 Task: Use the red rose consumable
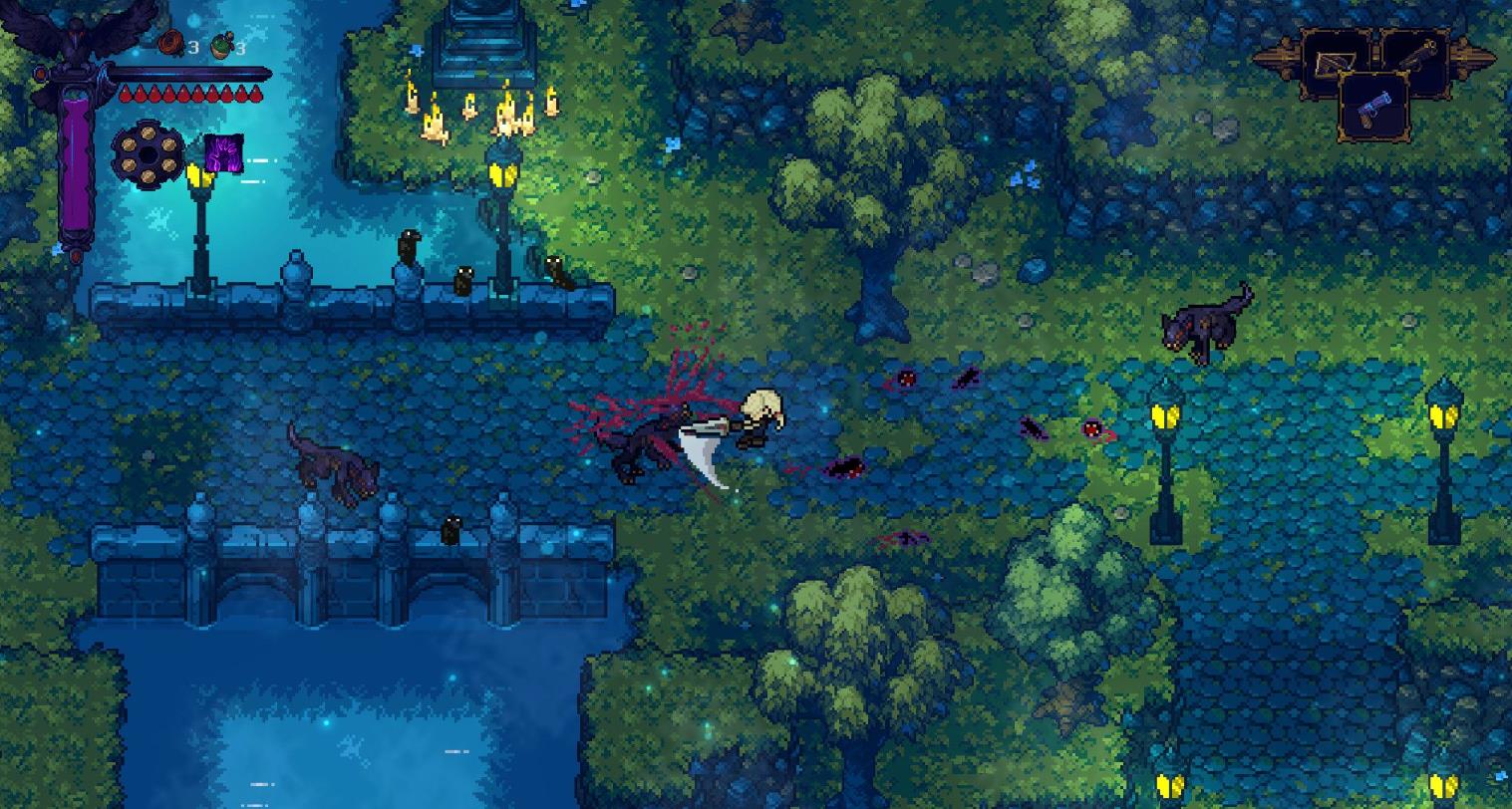point(172,44)
